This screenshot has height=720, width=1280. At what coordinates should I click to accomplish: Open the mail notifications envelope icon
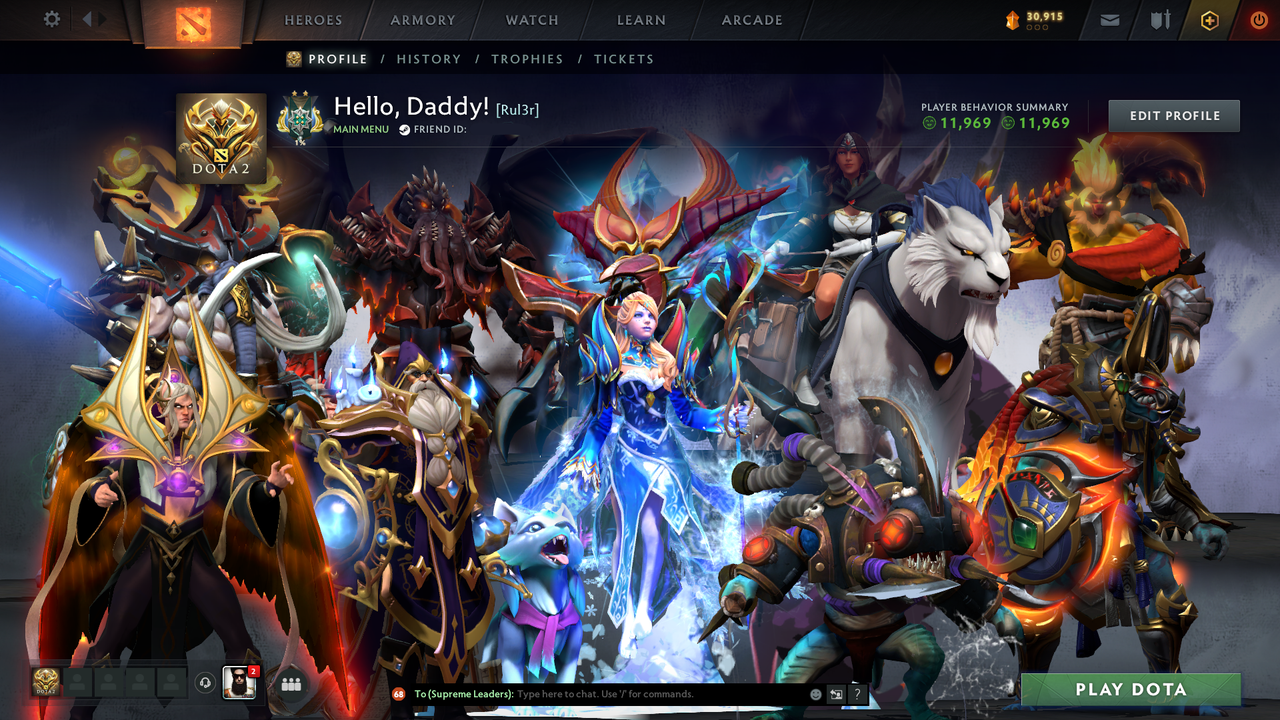click(x=1110, y=19)
